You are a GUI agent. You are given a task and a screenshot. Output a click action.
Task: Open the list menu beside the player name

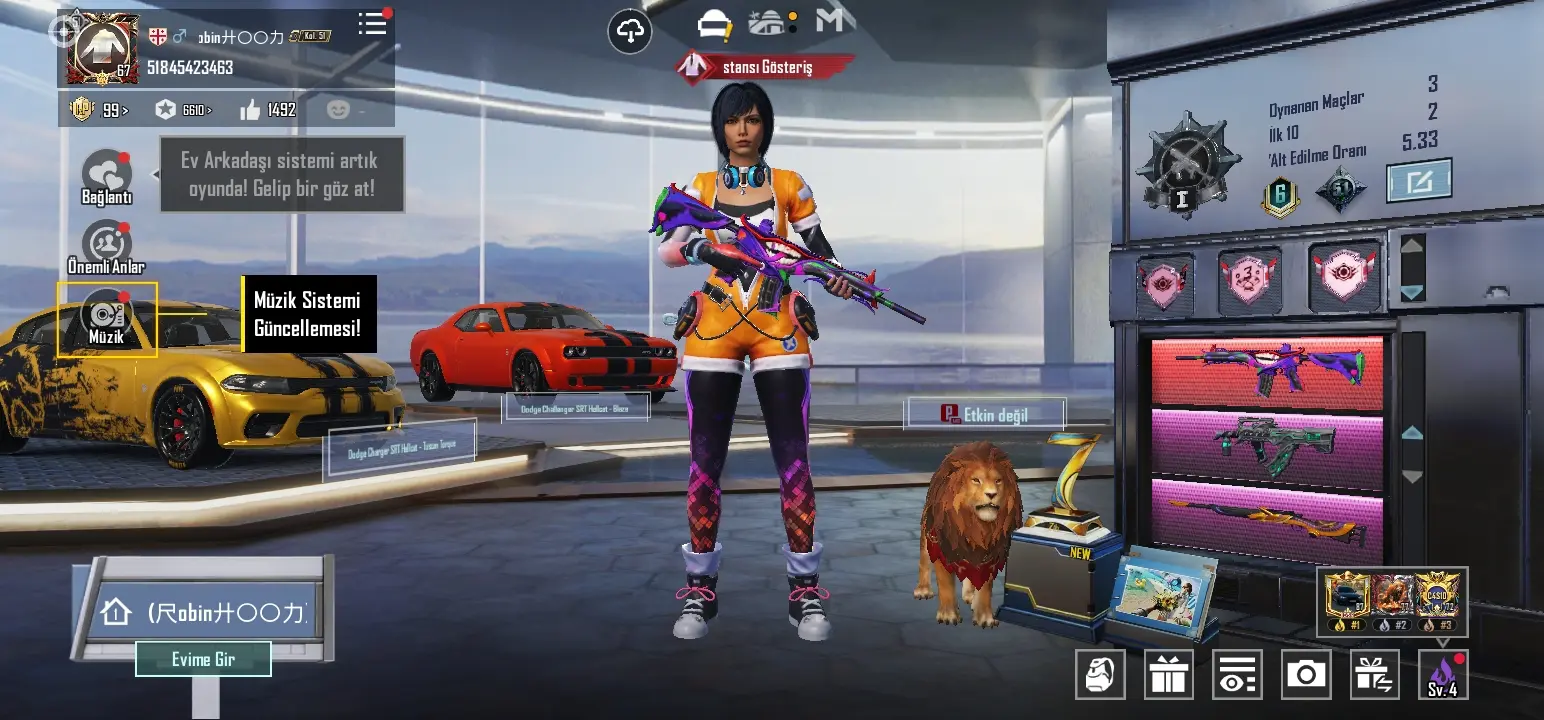tap(373, 24)
